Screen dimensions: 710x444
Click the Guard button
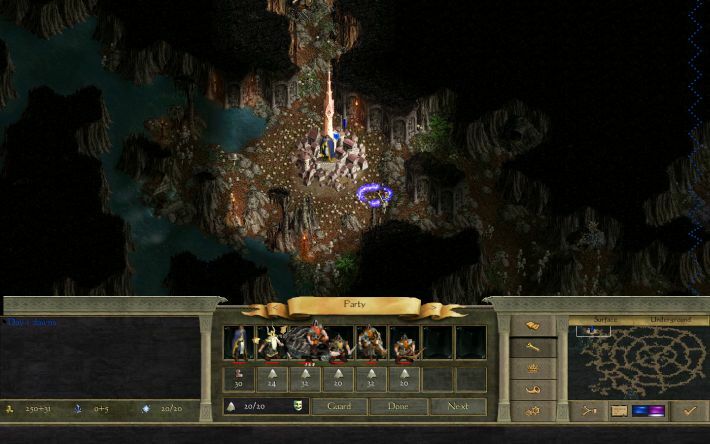click(x=339, y=407)
